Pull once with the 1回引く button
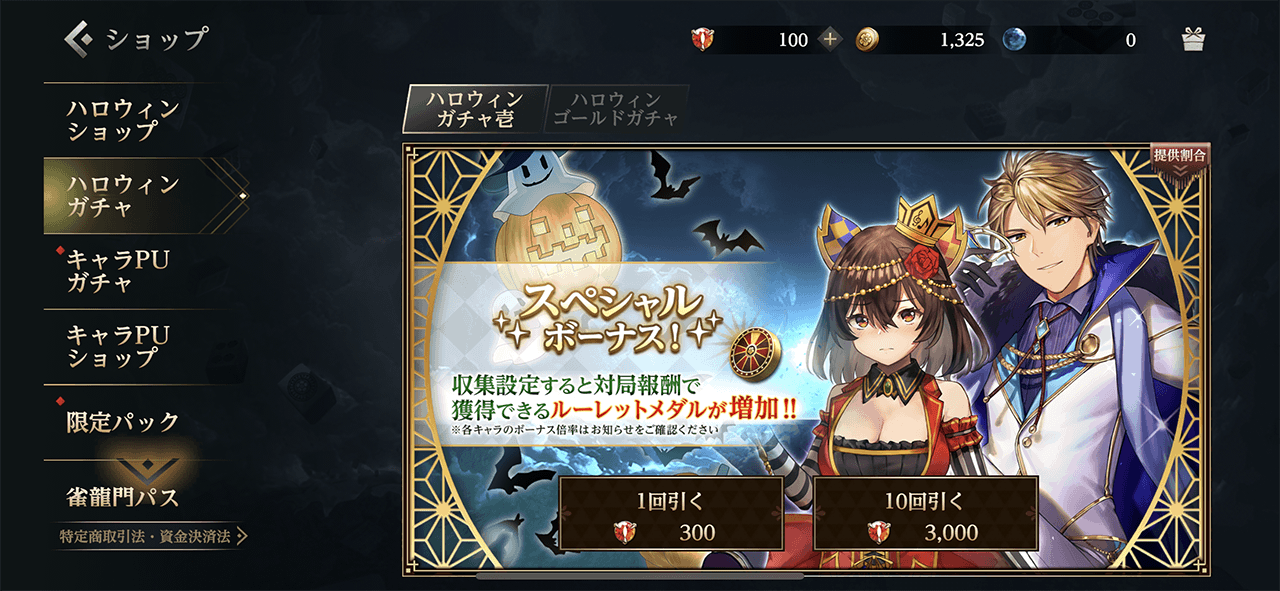 coord(670,513)
